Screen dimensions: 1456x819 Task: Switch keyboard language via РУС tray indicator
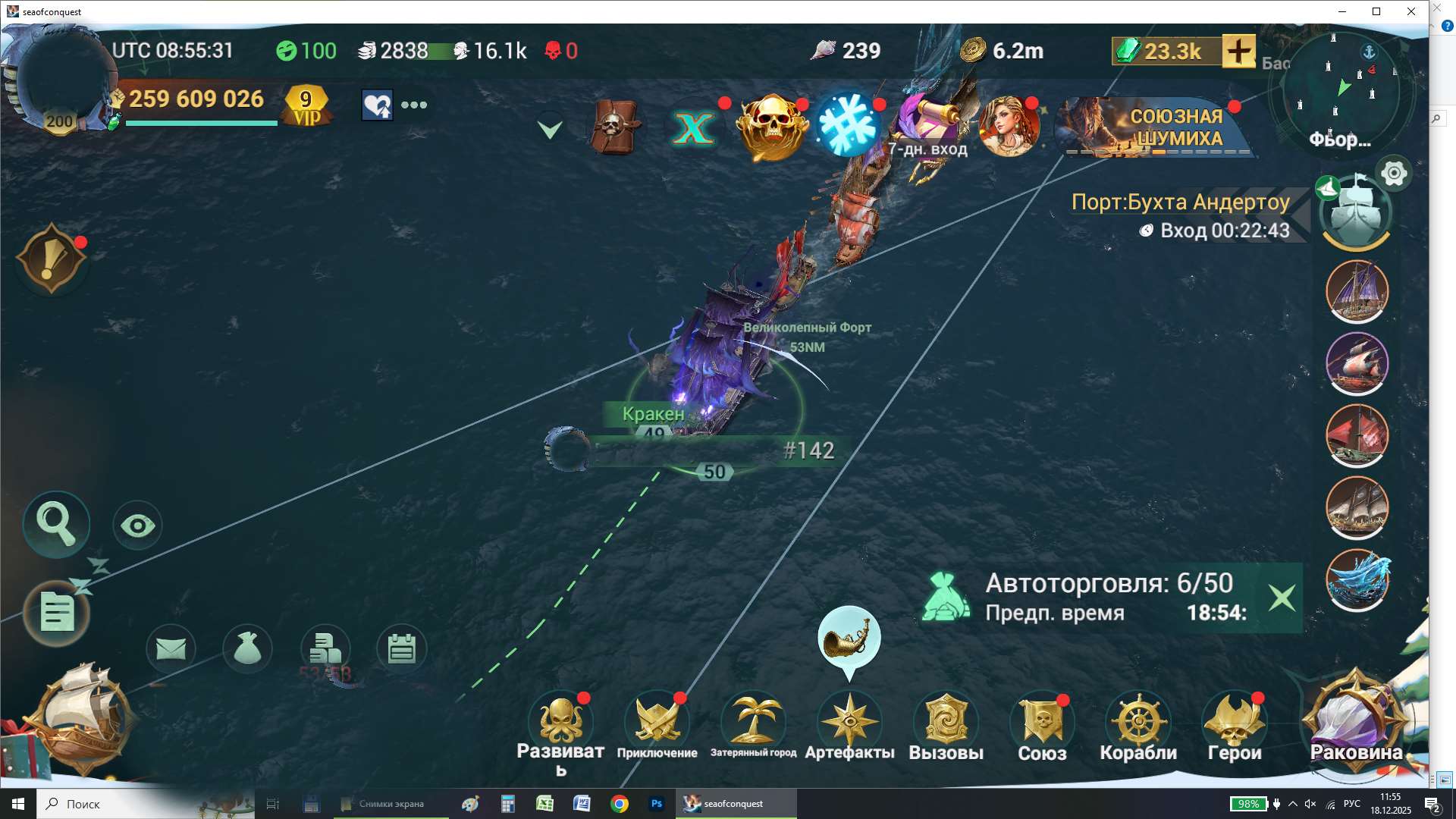[x=1351, y=803]
